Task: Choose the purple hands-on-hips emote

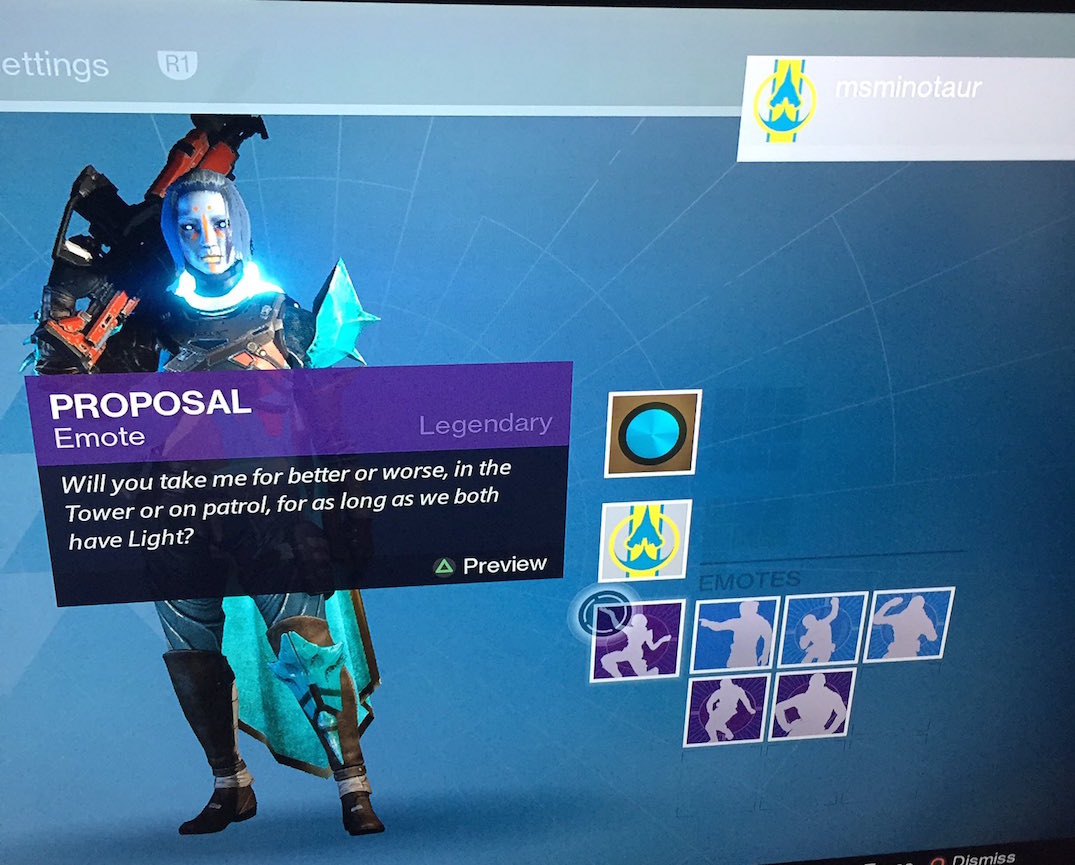Action: click(812, 704)
